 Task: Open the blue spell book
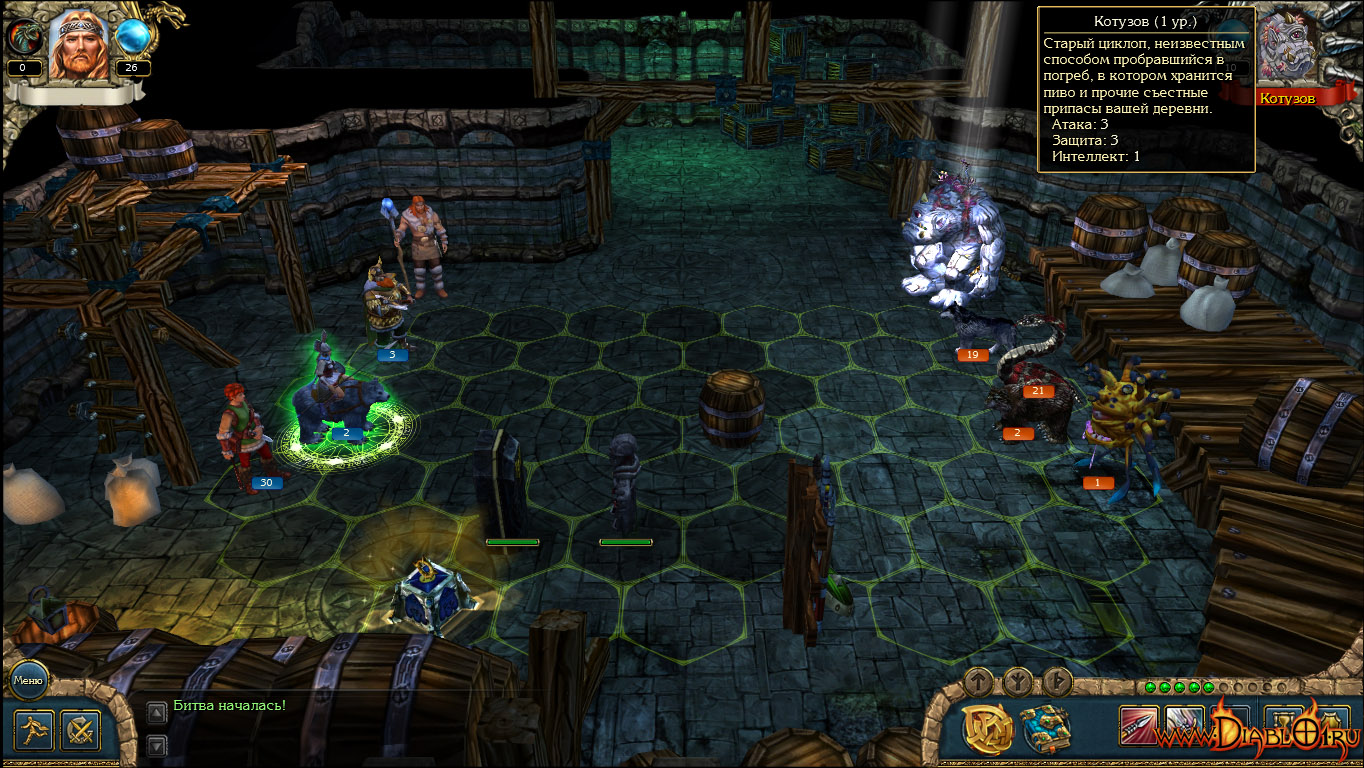click(x=1045, y=729)
